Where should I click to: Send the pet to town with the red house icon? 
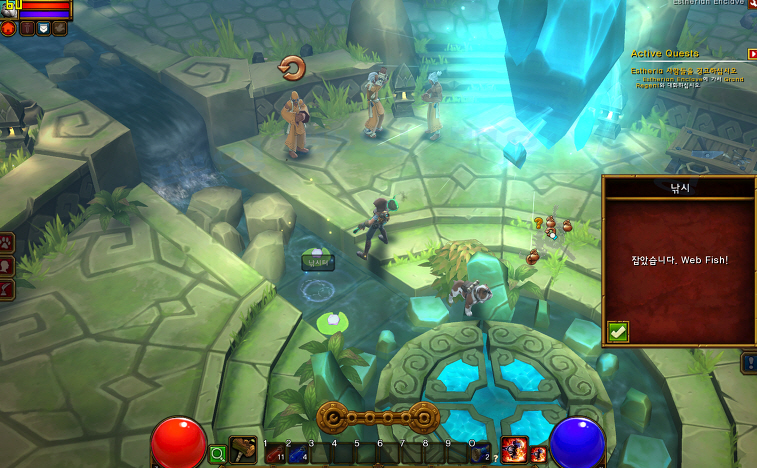tap(9, 28)
